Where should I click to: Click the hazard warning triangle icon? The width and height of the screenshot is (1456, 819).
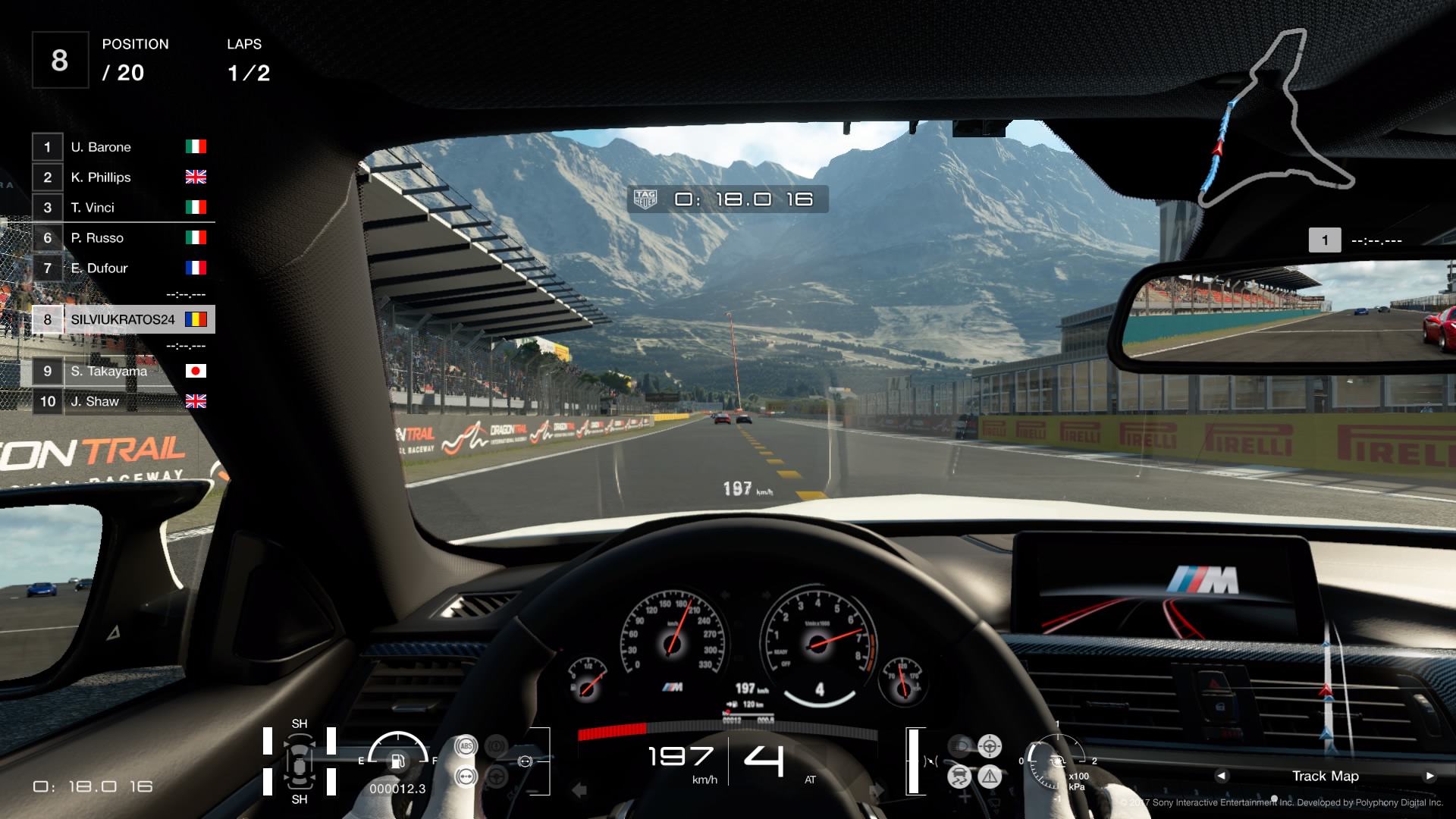pos(990,775)
